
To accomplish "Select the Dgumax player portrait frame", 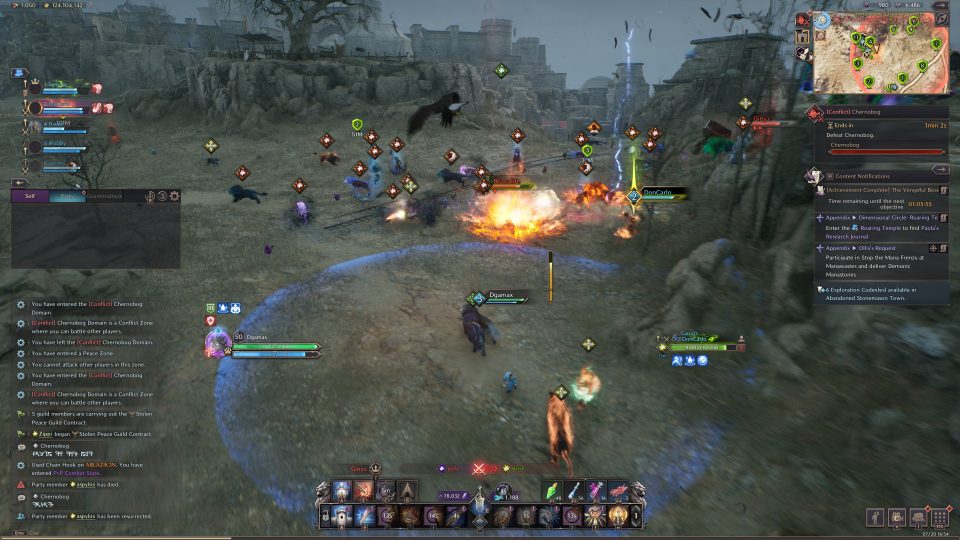I will tap(218, 343).
